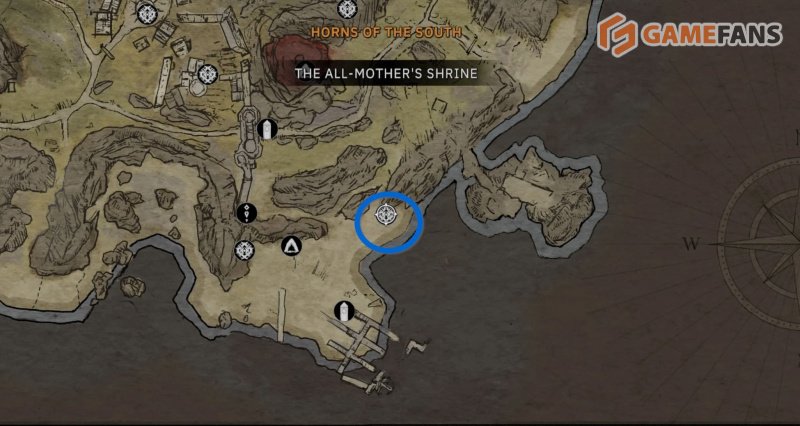Viewport: 800px width, 426px height.
Task: Select the rune-circle marker beside the tent marker
Action: click(244, 250)
